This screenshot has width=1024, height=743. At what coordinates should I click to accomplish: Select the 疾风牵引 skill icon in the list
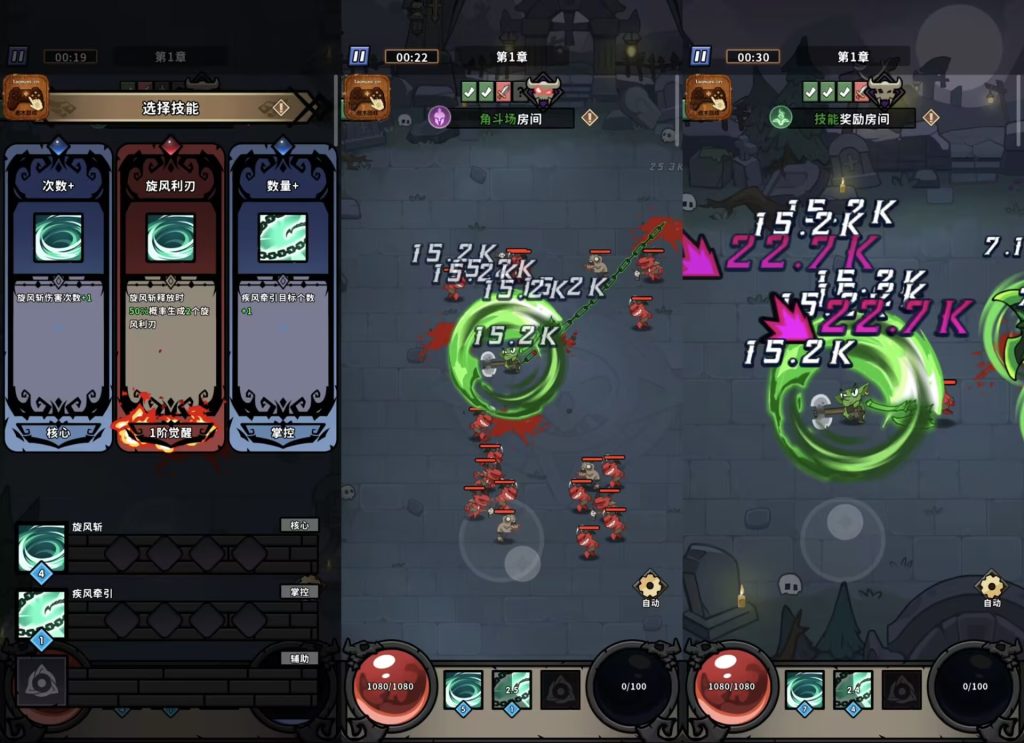(42, 614)
